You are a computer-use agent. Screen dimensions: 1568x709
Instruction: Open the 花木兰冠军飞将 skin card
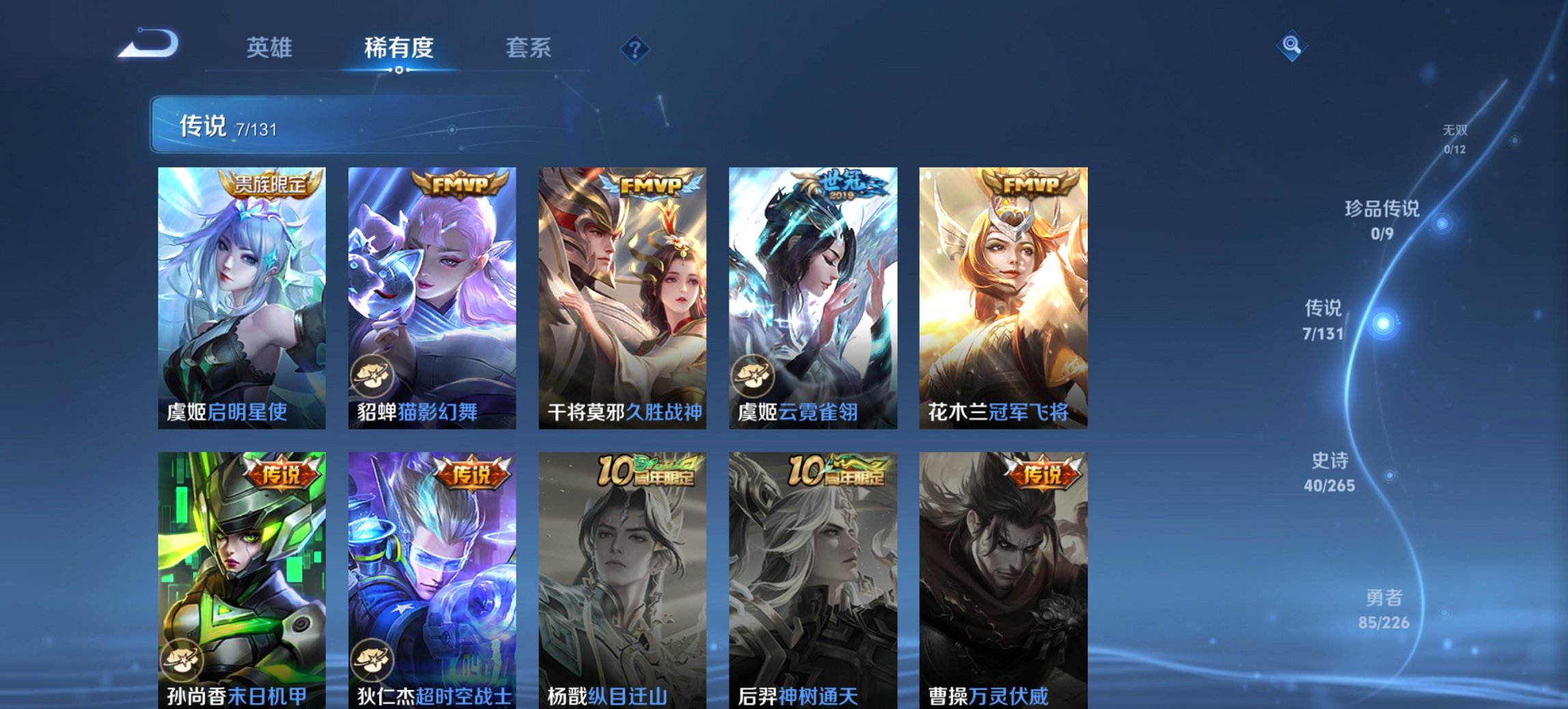[x=1004, y=294]
